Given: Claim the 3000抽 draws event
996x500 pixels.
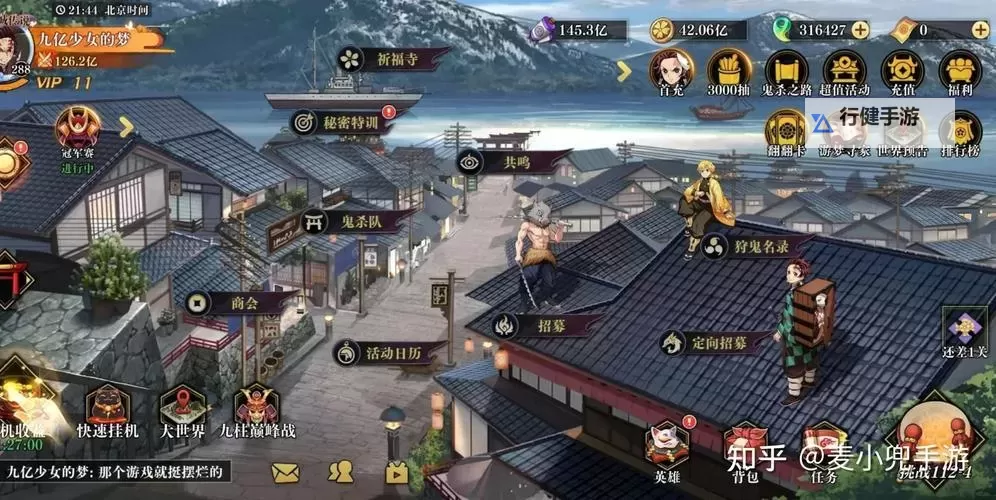Looking at the screenshot, I should point(729,72).
